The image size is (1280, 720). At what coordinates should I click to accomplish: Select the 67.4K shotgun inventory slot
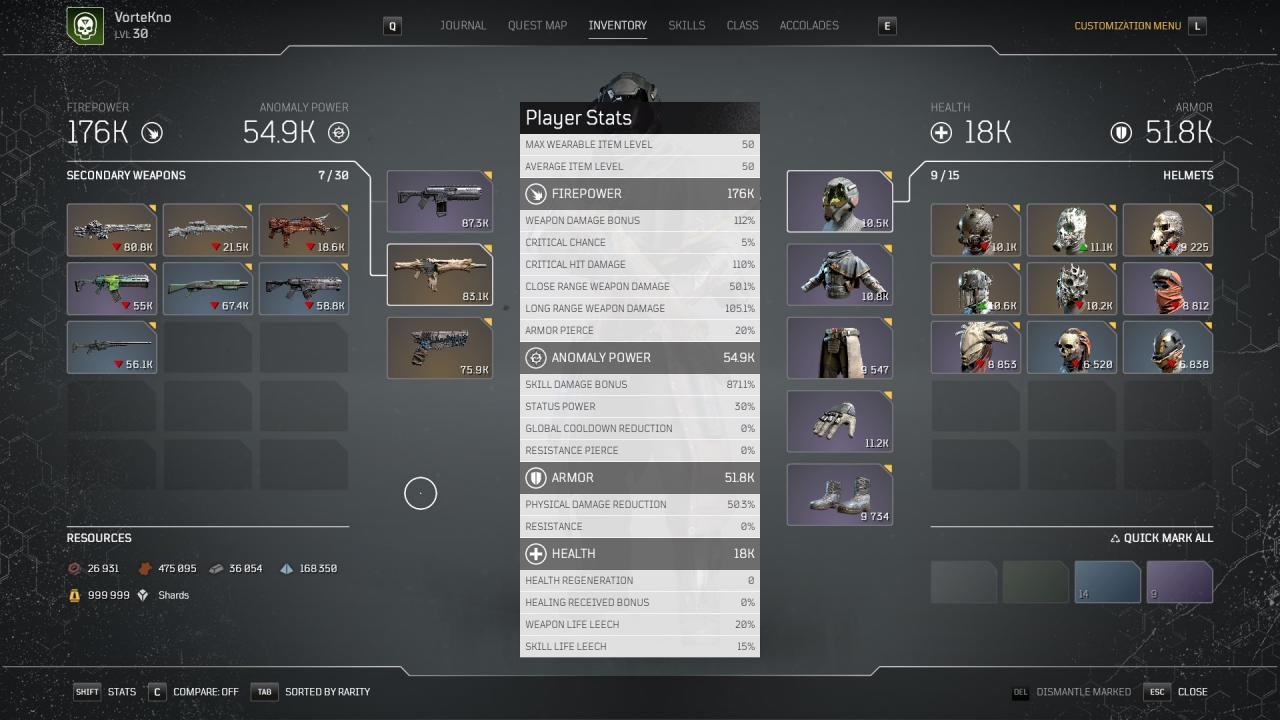coord(207,288)
